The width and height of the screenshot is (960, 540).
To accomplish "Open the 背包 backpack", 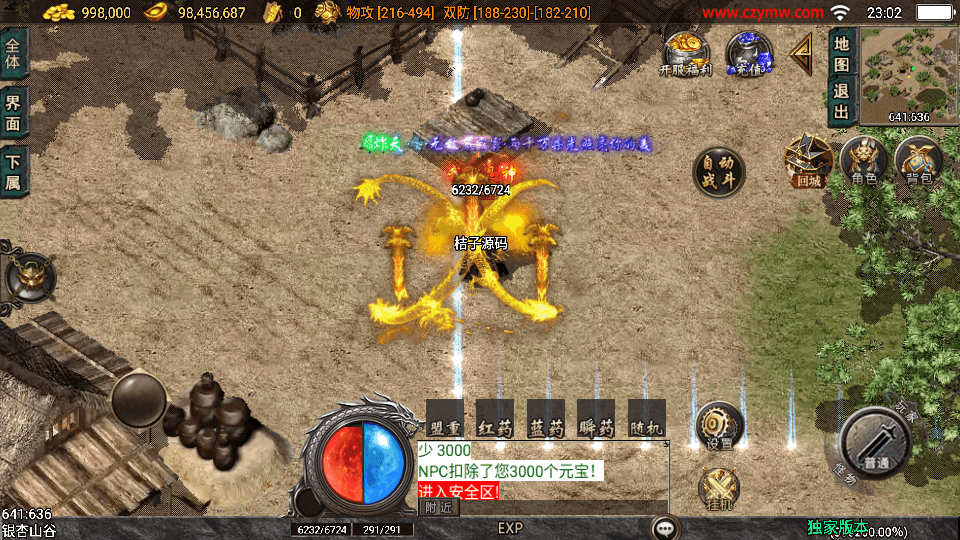I will (918, 162).
